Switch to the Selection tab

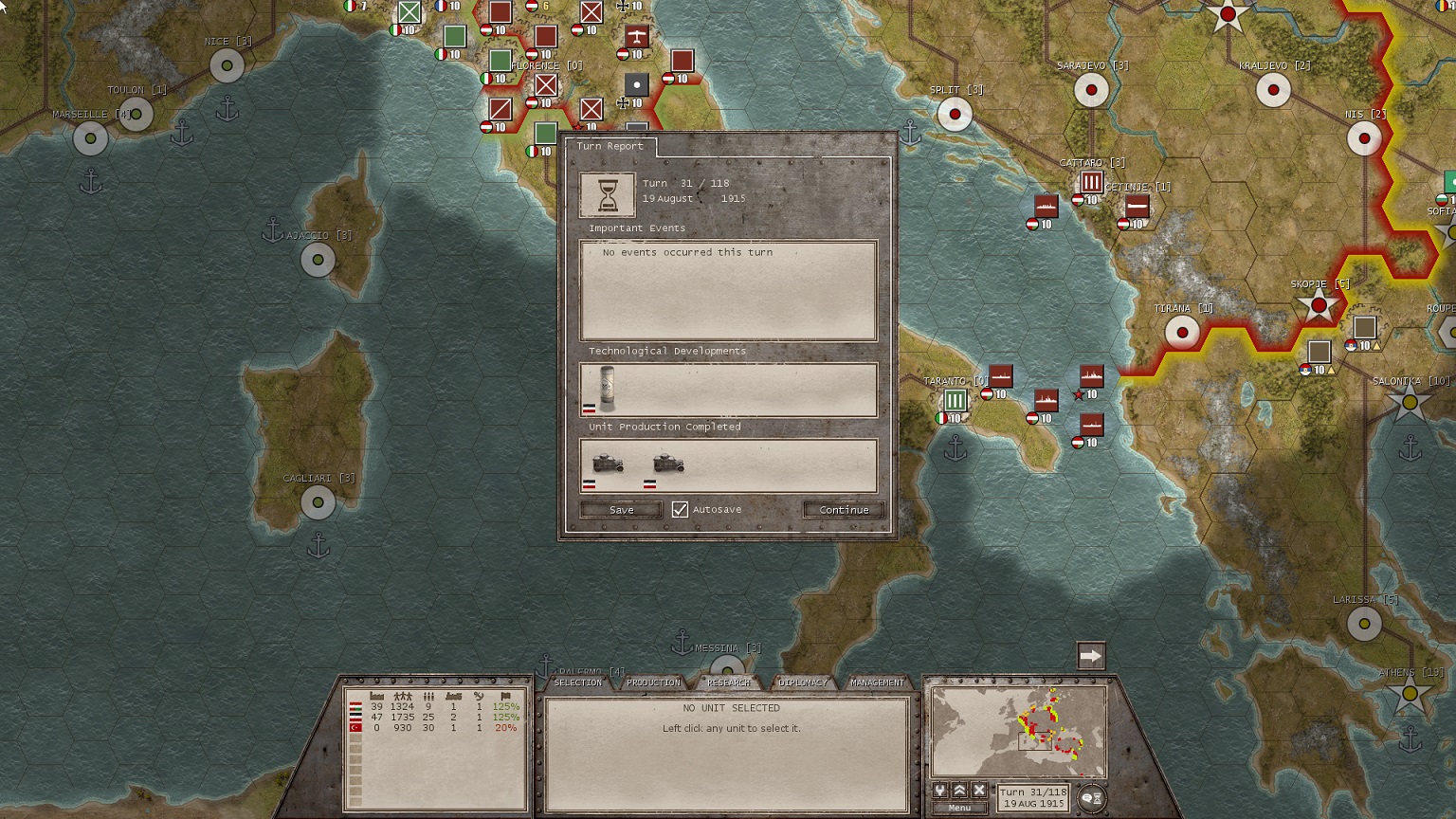[577, 682]
